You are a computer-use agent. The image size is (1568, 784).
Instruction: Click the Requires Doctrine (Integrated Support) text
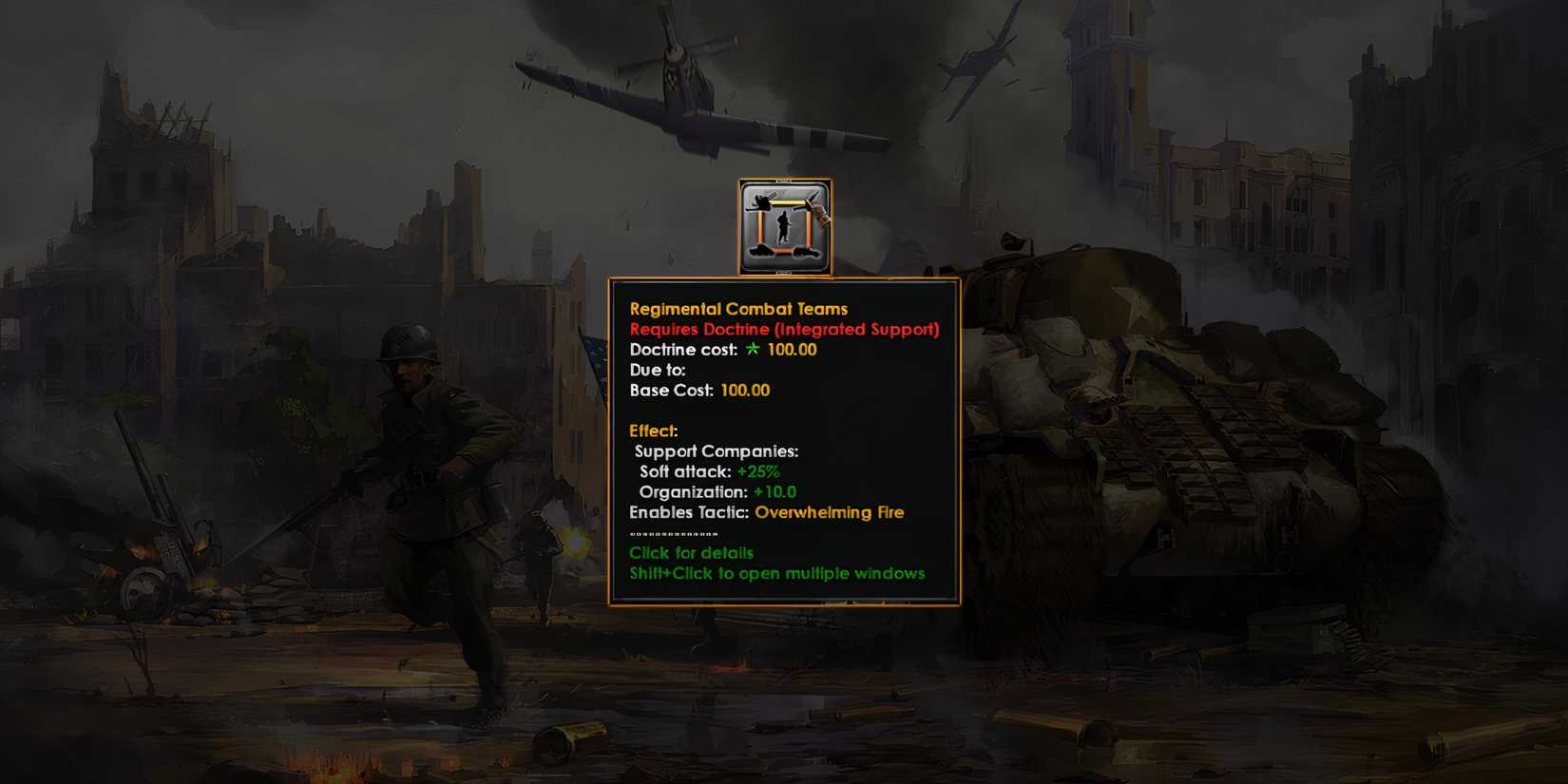783,330
